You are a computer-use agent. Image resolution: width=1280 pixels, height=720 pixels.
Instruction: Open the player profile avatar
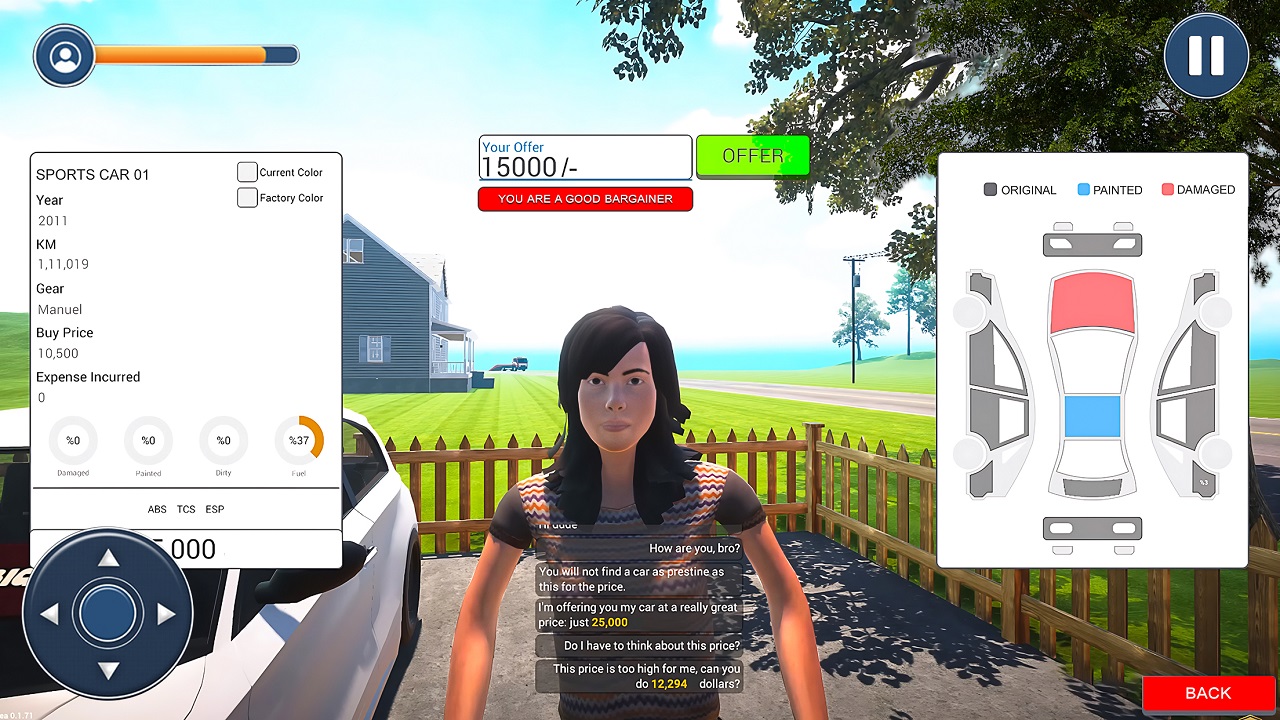[64, 55]
